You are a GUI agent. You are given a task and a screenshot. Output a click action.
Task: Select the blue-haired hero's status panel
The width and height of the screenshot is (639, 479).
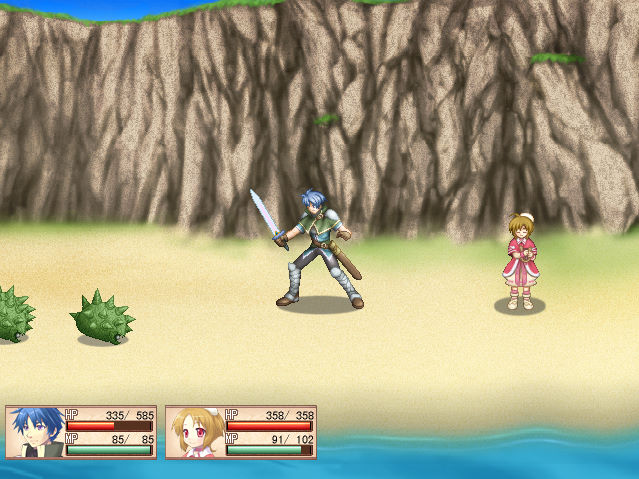coord(81,432)
